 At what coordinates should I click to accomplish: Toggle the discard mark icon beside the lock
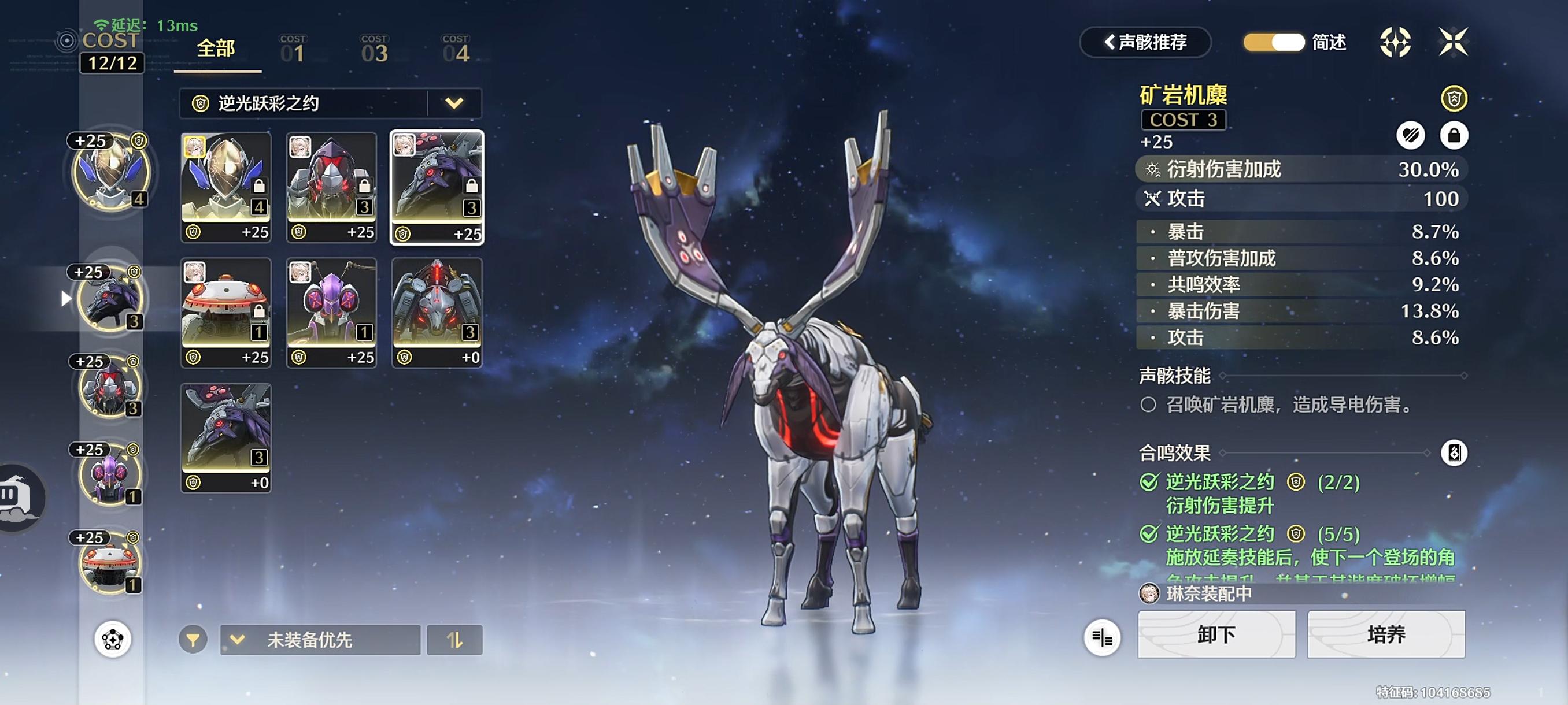point(1410,135)
